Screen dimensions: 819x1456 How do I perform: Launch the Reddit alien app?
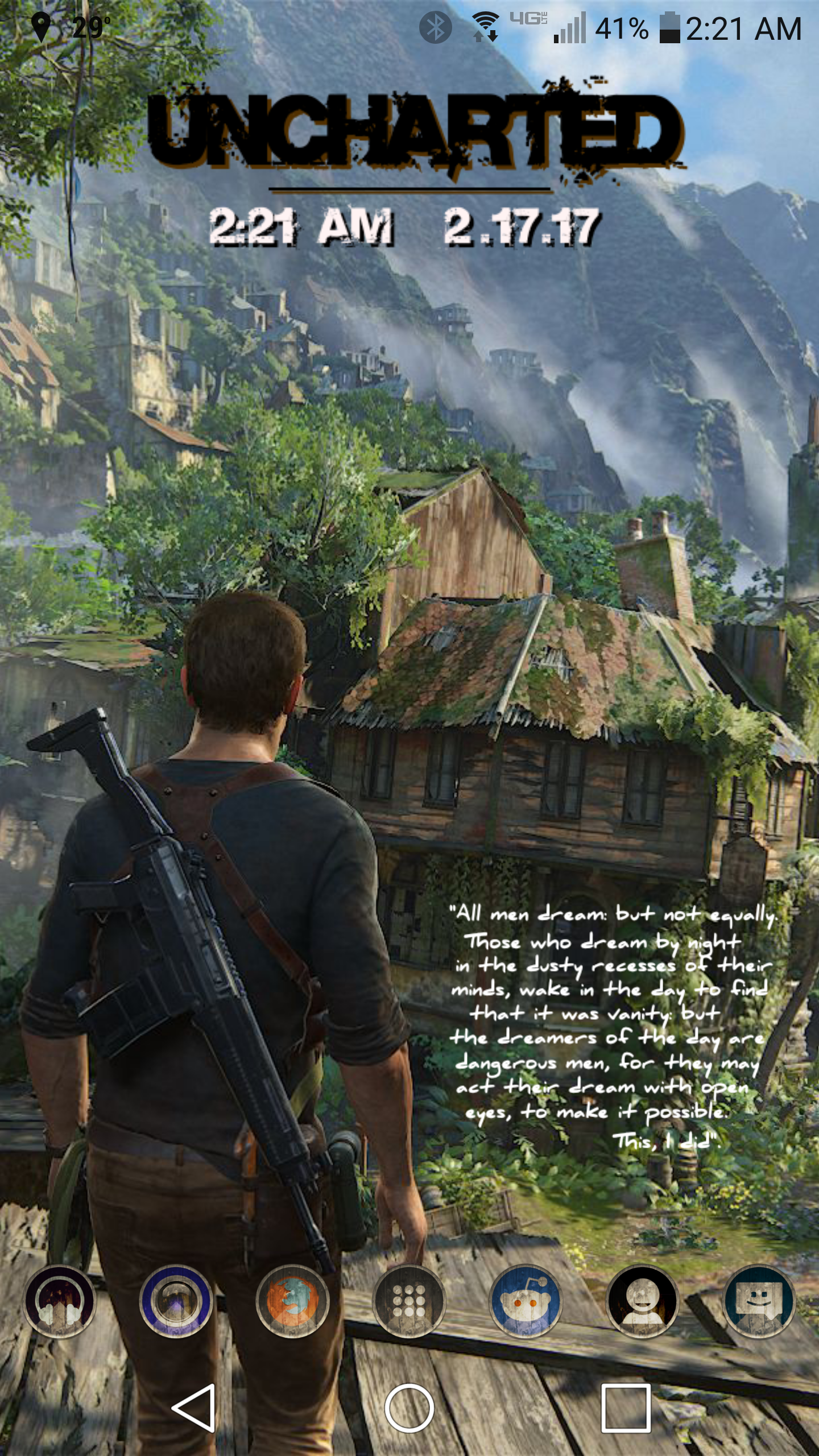click(x=526, y=1301)
